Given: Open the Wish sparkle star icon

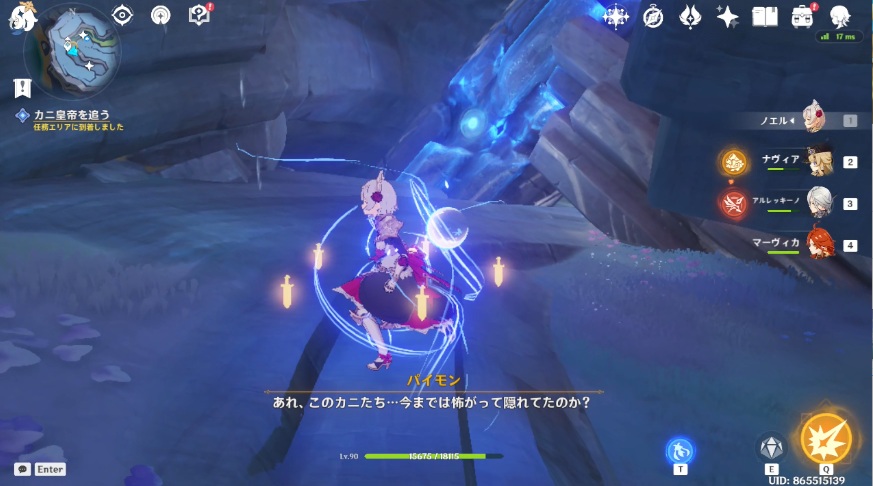Looking at the screenshot, I should tap(728, 17).
